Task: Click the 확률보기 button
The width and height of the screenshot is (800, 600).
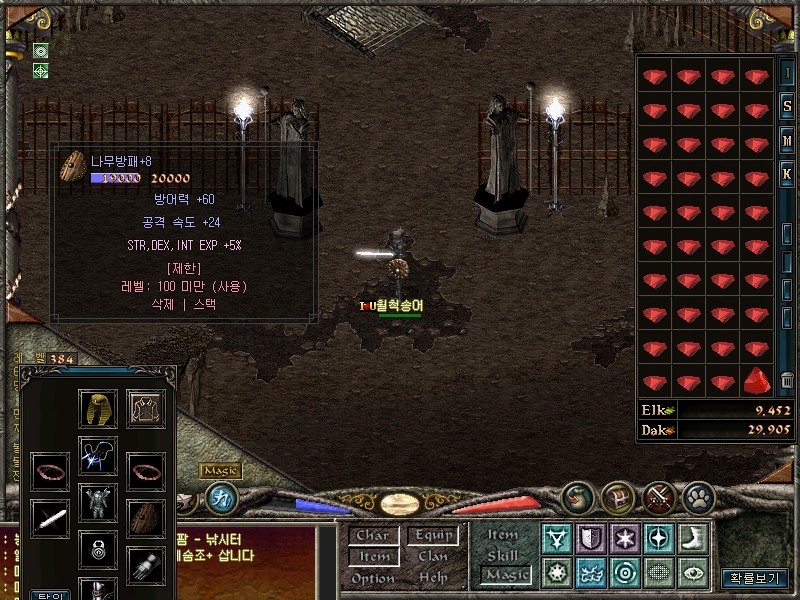Action: [755, 578]
